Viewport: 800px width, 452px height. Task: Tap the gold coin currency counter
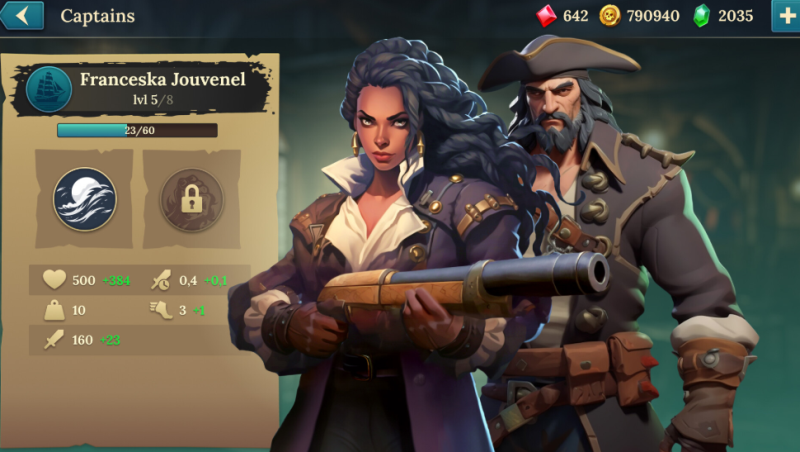(x=640, y=16)
